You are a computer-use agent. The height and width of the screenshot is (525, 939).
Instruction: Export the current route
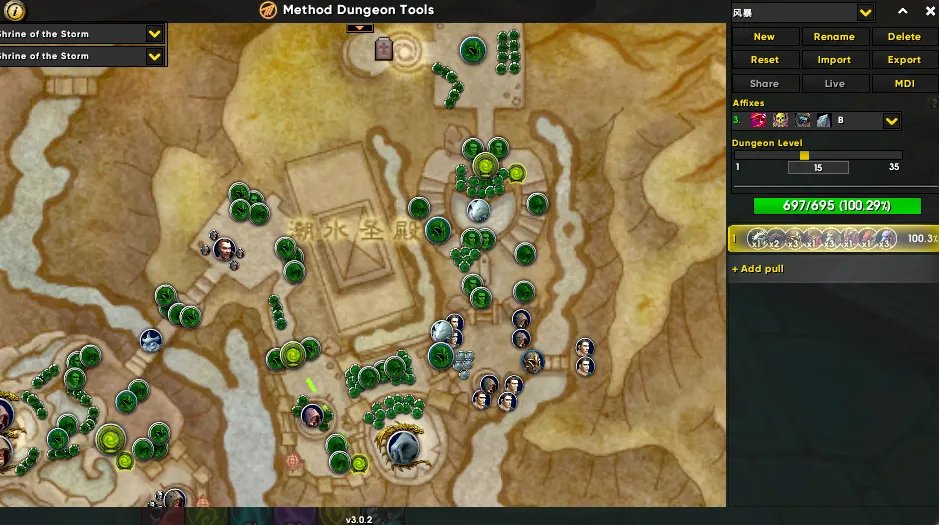click(904, 60)
